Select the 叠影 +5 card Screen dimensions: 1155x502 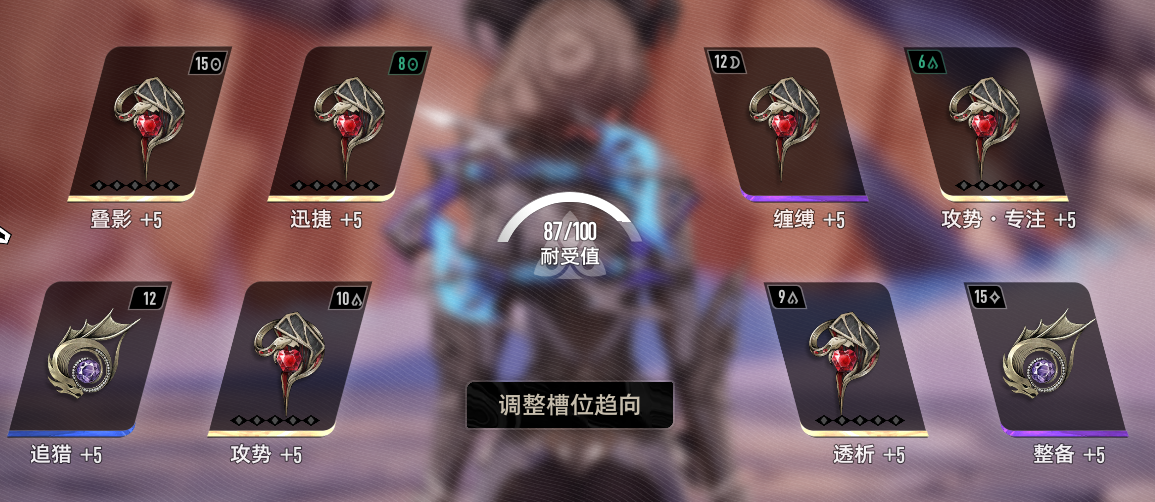pyautogui.click(x=150, y=123)
